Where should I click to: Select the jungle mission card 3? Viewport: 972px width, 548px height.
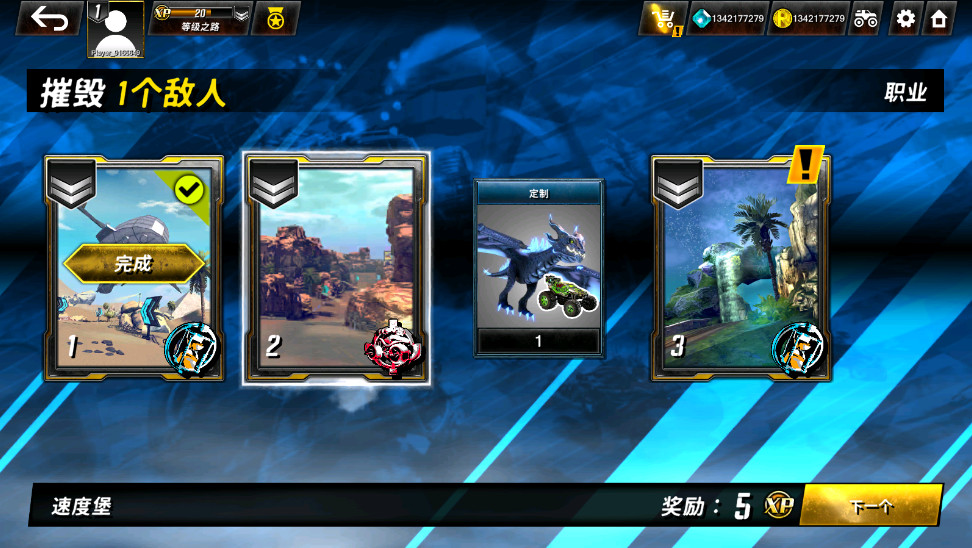pos(740,268)
